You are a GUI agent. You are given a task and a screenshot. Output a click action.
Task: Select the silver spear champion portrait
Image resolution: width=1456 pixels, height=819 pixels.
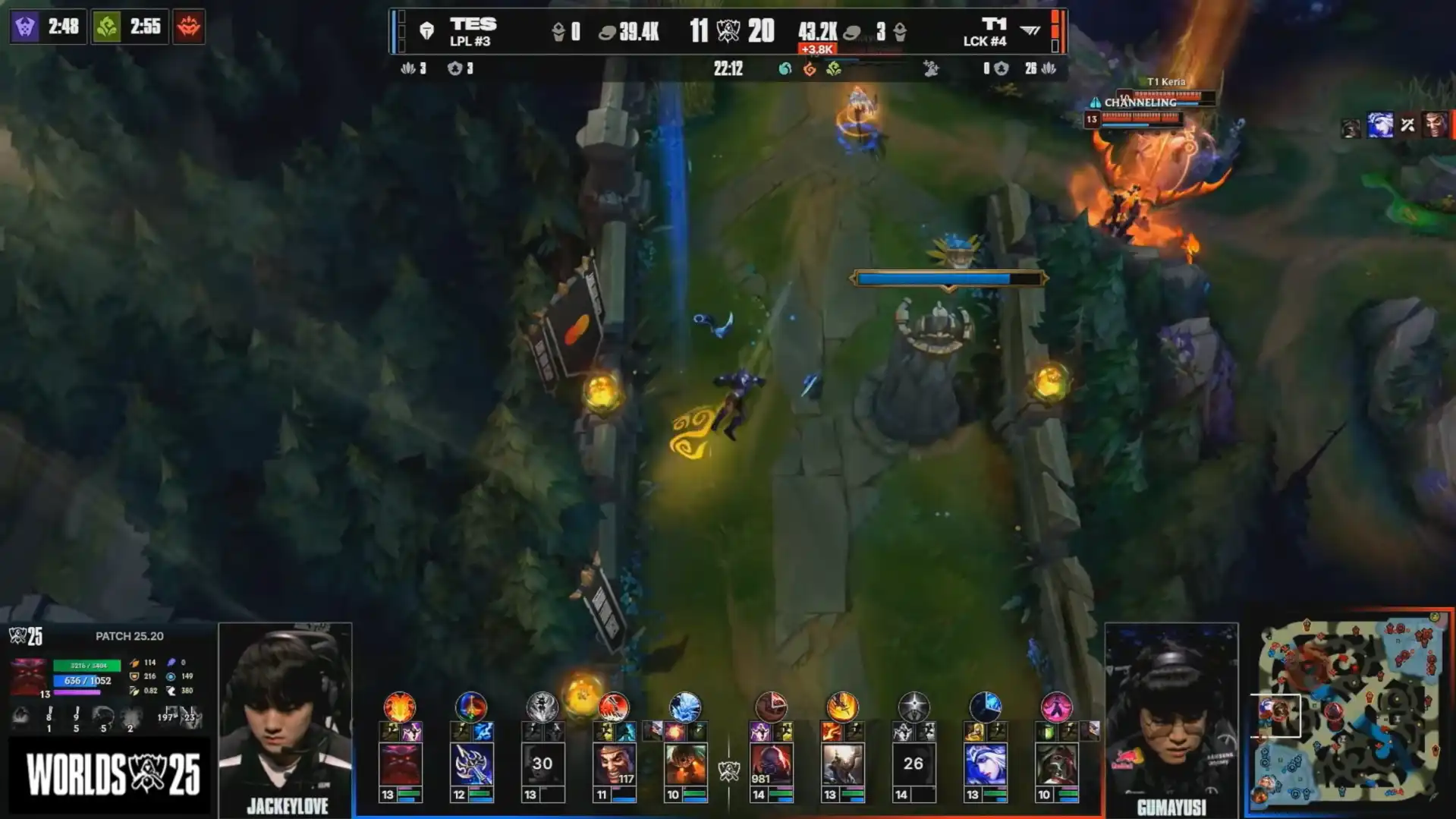[x=471, y=764]
